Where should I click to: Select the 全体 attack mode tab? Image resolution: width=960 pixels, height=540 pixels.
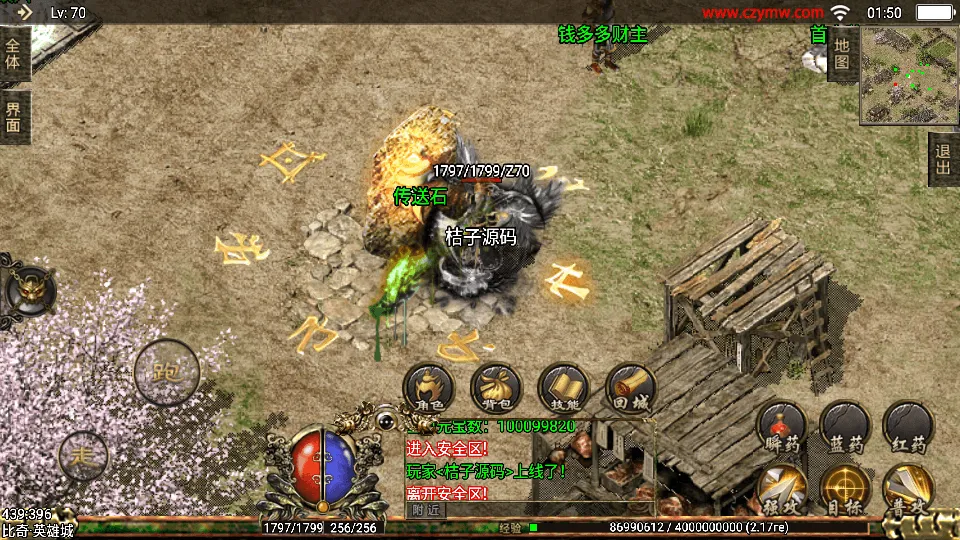[x=14, y=53]
